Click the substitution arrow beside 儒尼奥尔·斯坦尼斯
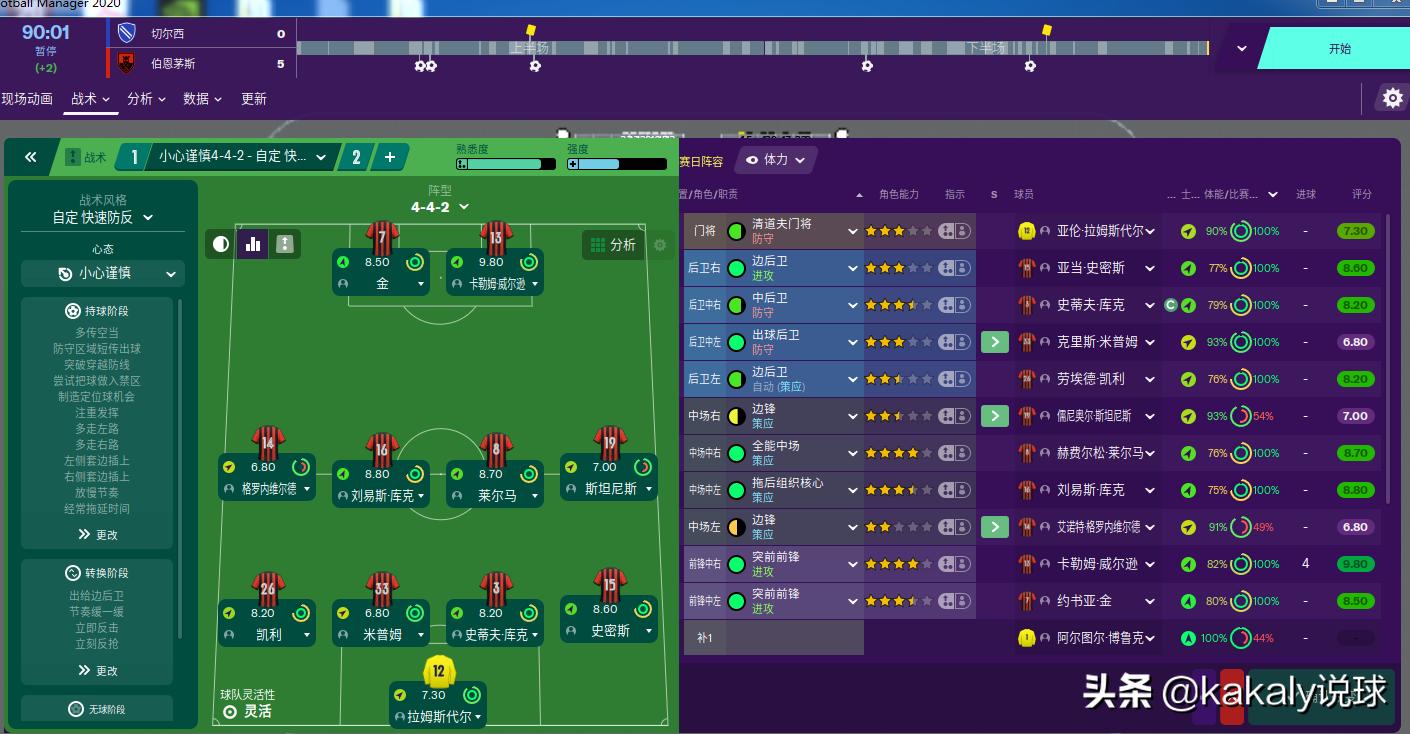 tap(994, 415)
